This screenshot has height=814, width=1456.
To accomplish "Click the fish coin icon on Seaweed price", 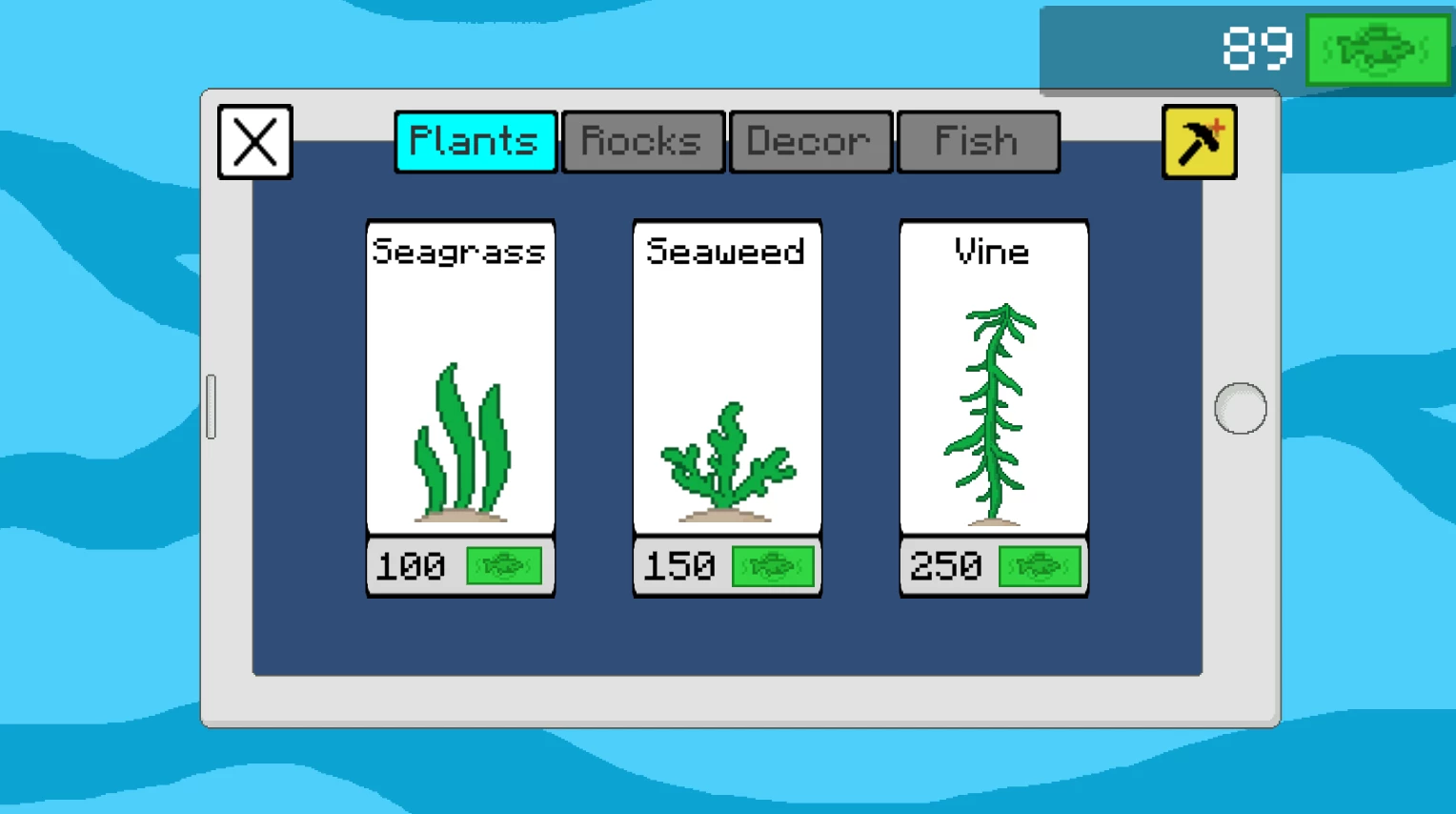I will [x=774, y=565].
